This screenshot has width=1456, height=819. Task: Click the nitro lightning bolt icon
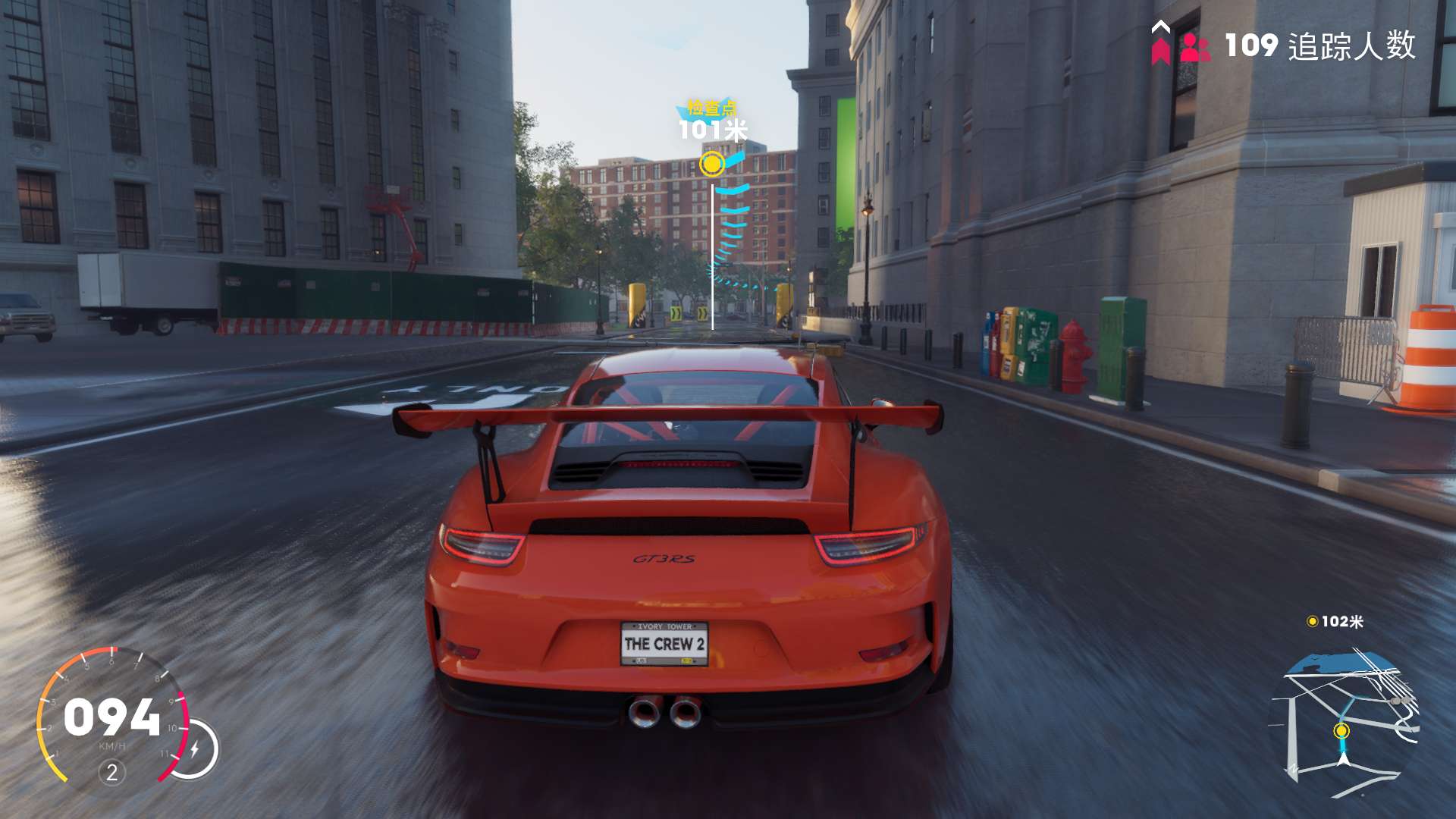195,749
